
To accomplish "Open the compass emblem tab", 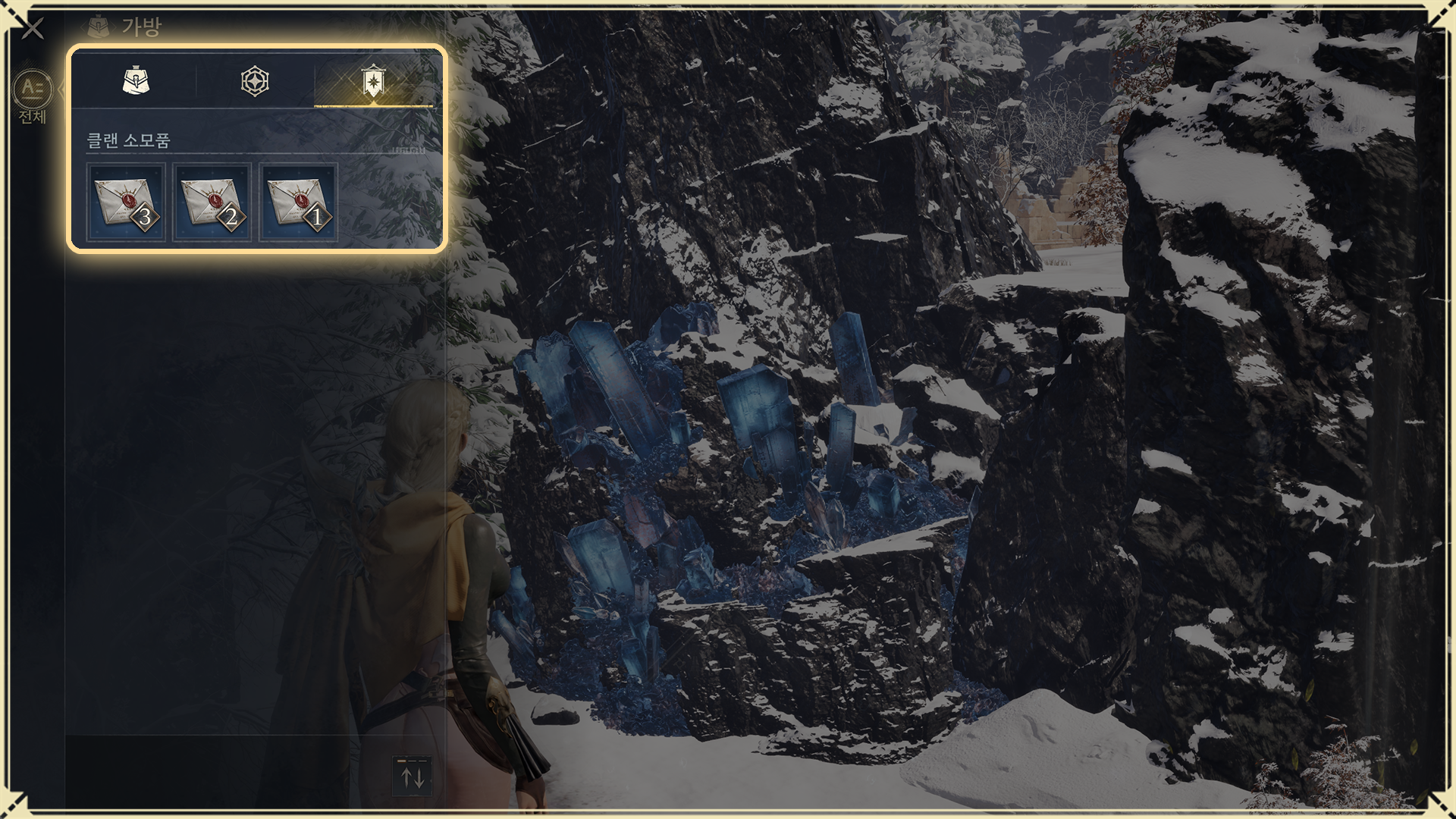I will (x=255, y=81).
